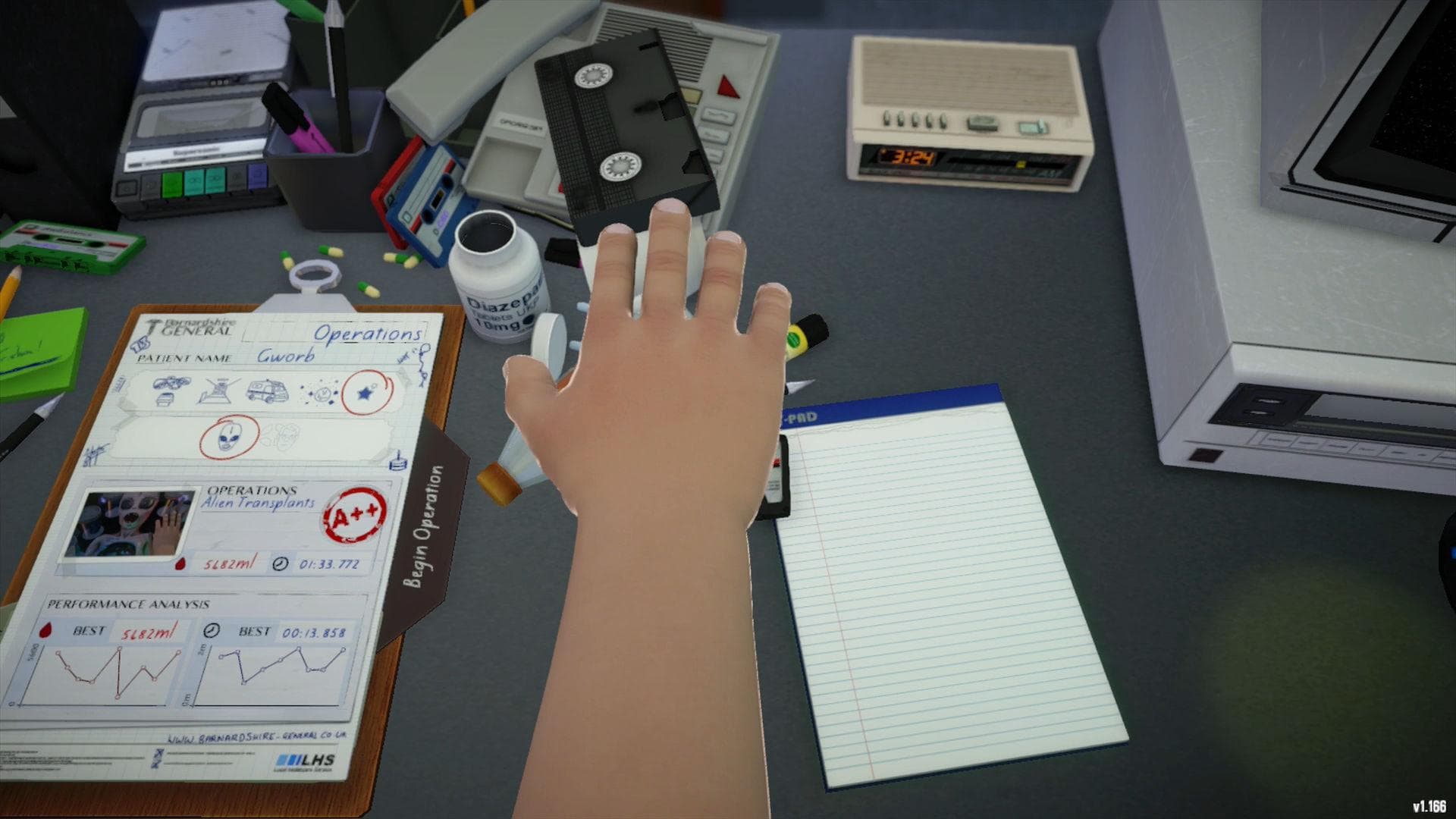The width and height of the screenshot is (1456, 819).
Task: Click the cake doodle on the clipboard edge
Action: [398, 462]
